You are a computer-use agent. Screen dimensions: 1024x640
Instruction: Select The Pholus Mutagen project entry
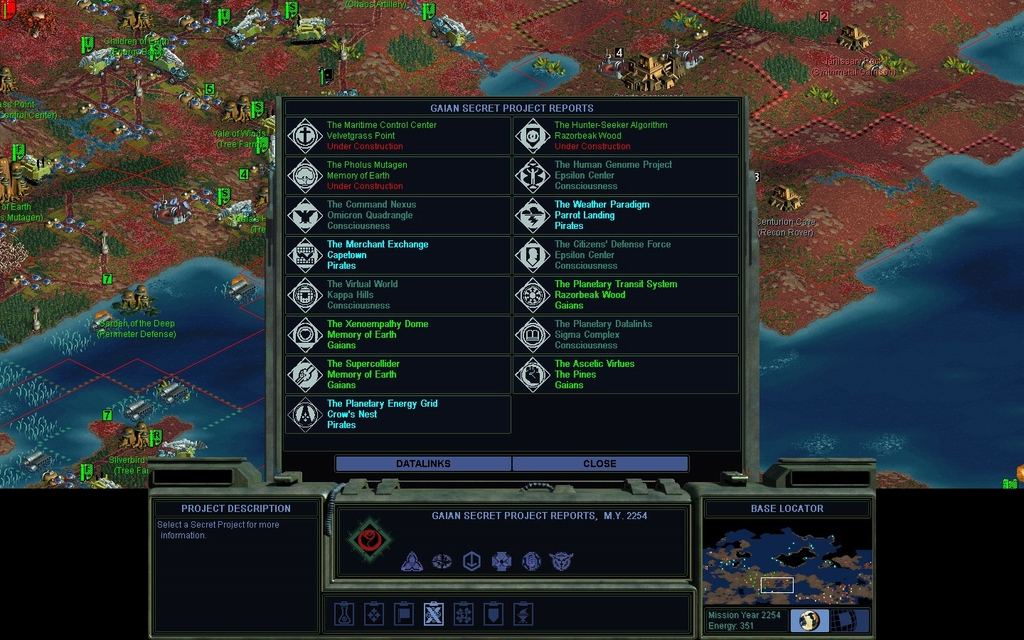(398, 176)
